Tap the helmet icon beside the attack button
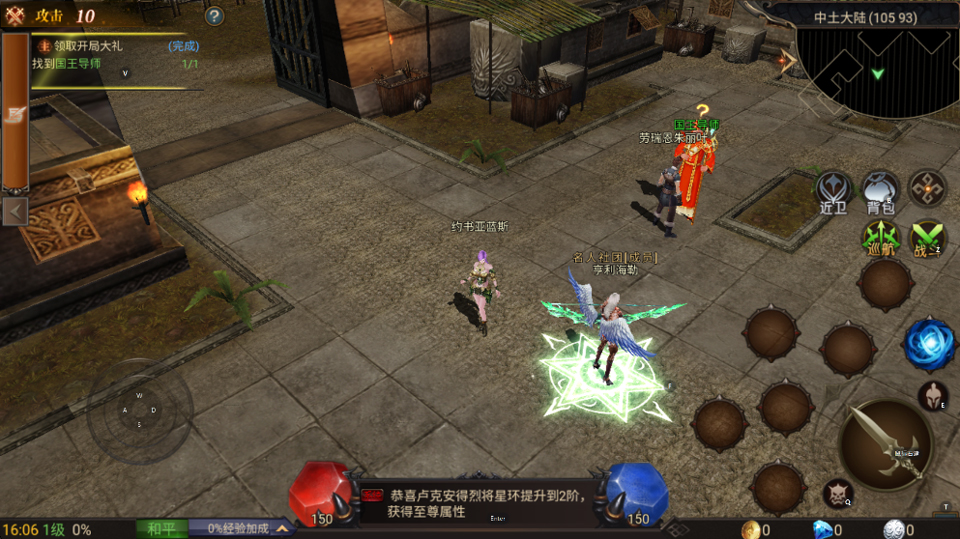The width and height of the screenshot is (960, 539). click(x=932, y=396)
